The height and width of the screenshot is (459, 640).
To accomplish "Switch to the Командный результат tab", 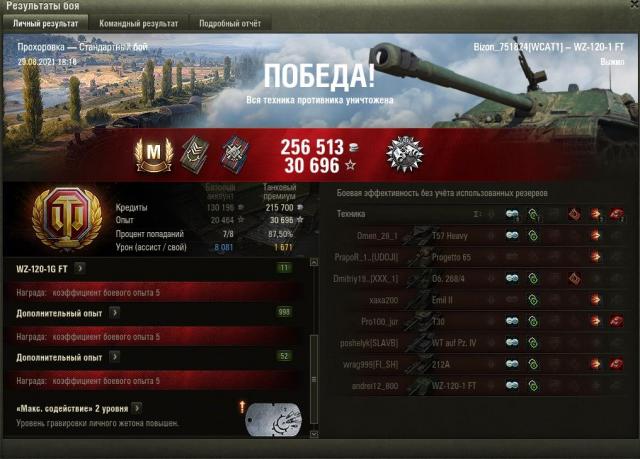I will pos(138,22).
